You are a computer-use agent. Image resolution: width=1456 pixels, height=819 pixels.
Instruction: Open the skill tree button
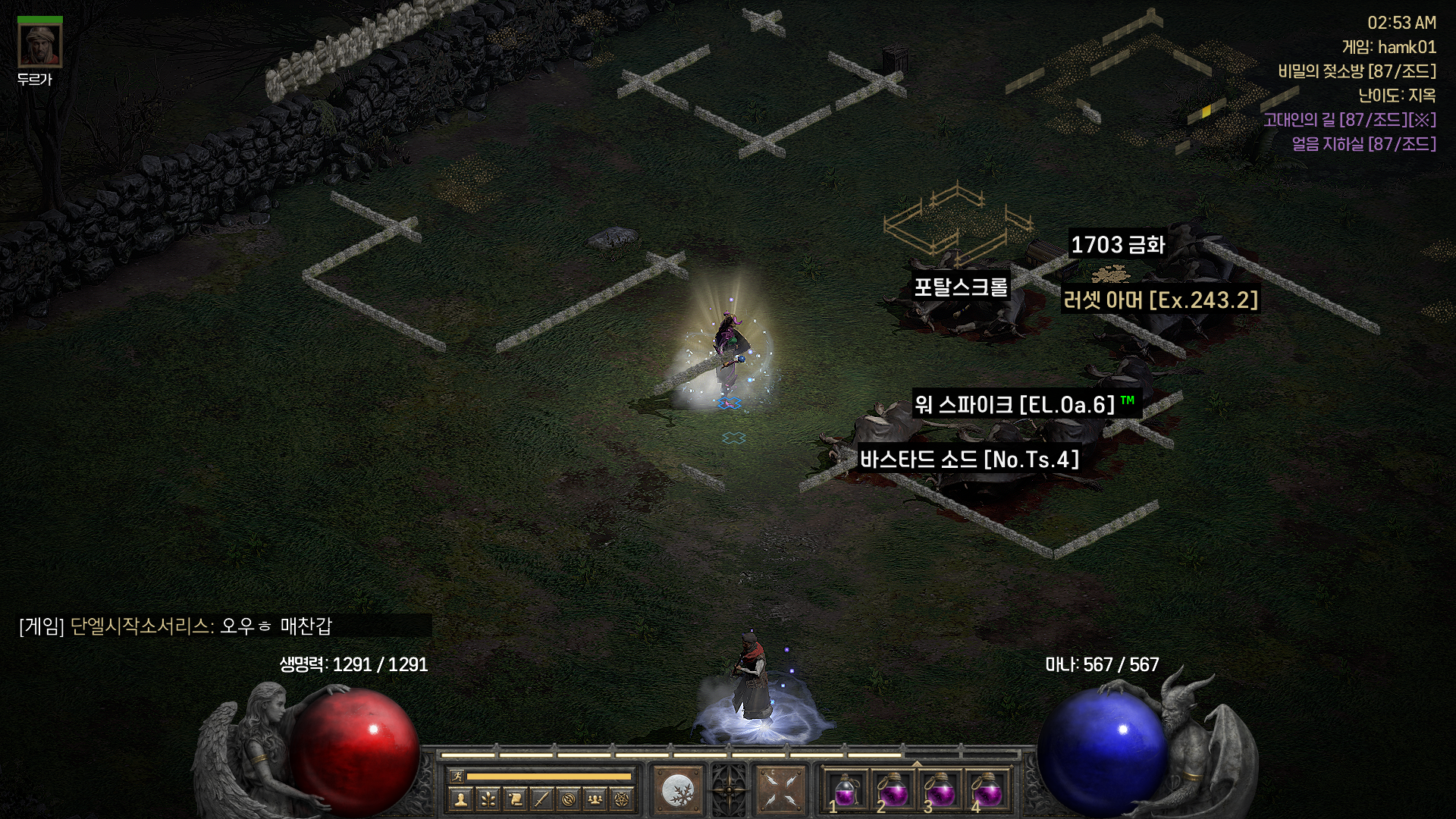(488, 799)
